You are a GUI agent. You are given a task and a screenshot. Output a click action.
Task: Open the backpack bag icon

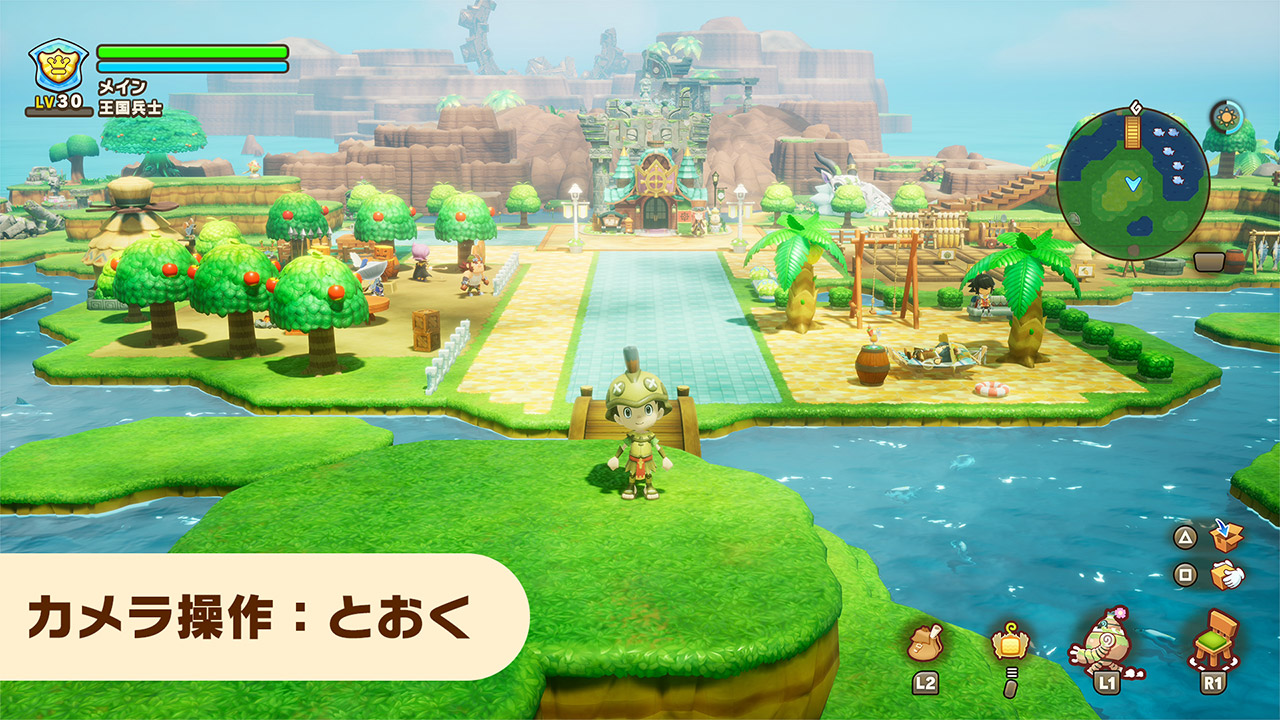pos(924,643)
